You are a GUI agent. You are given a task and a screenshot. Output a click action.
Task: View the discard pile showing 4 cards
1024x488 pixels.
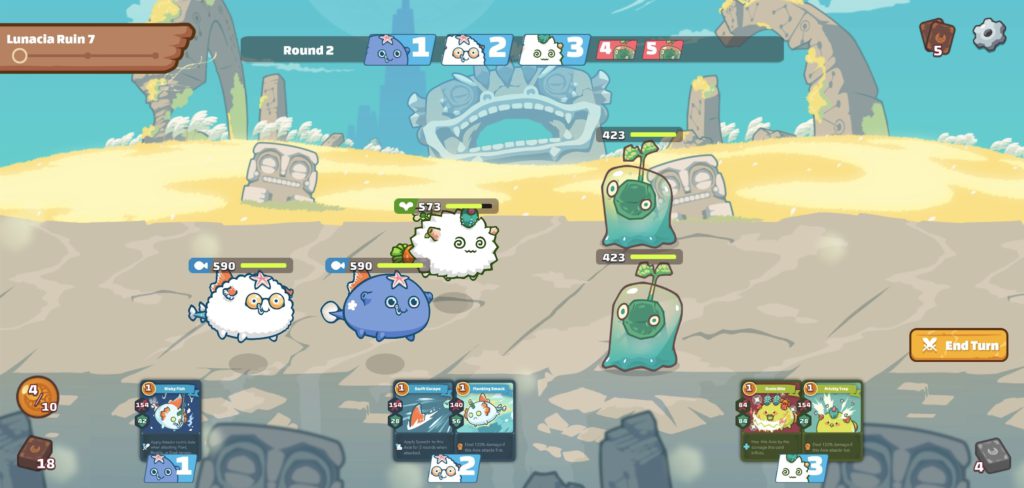click(x=990, y=455)
